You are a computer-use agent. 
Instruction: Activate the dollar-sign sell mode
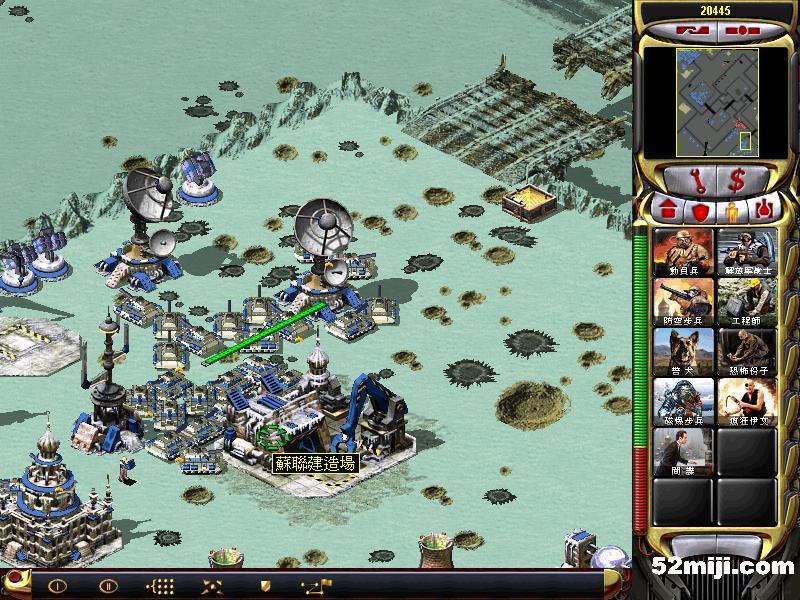pyautogui.click(x=737, y=181)
